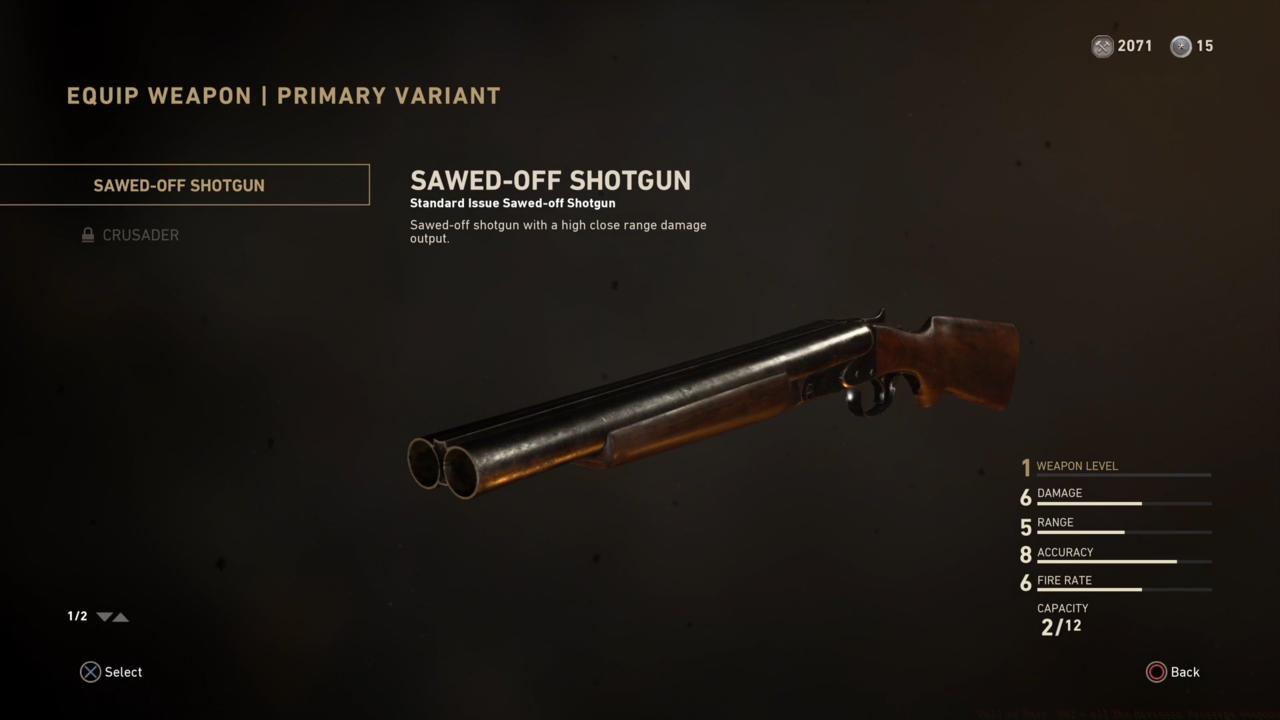Click the 1/2 page indicator
1280x720 pixels.
[77, 616]
